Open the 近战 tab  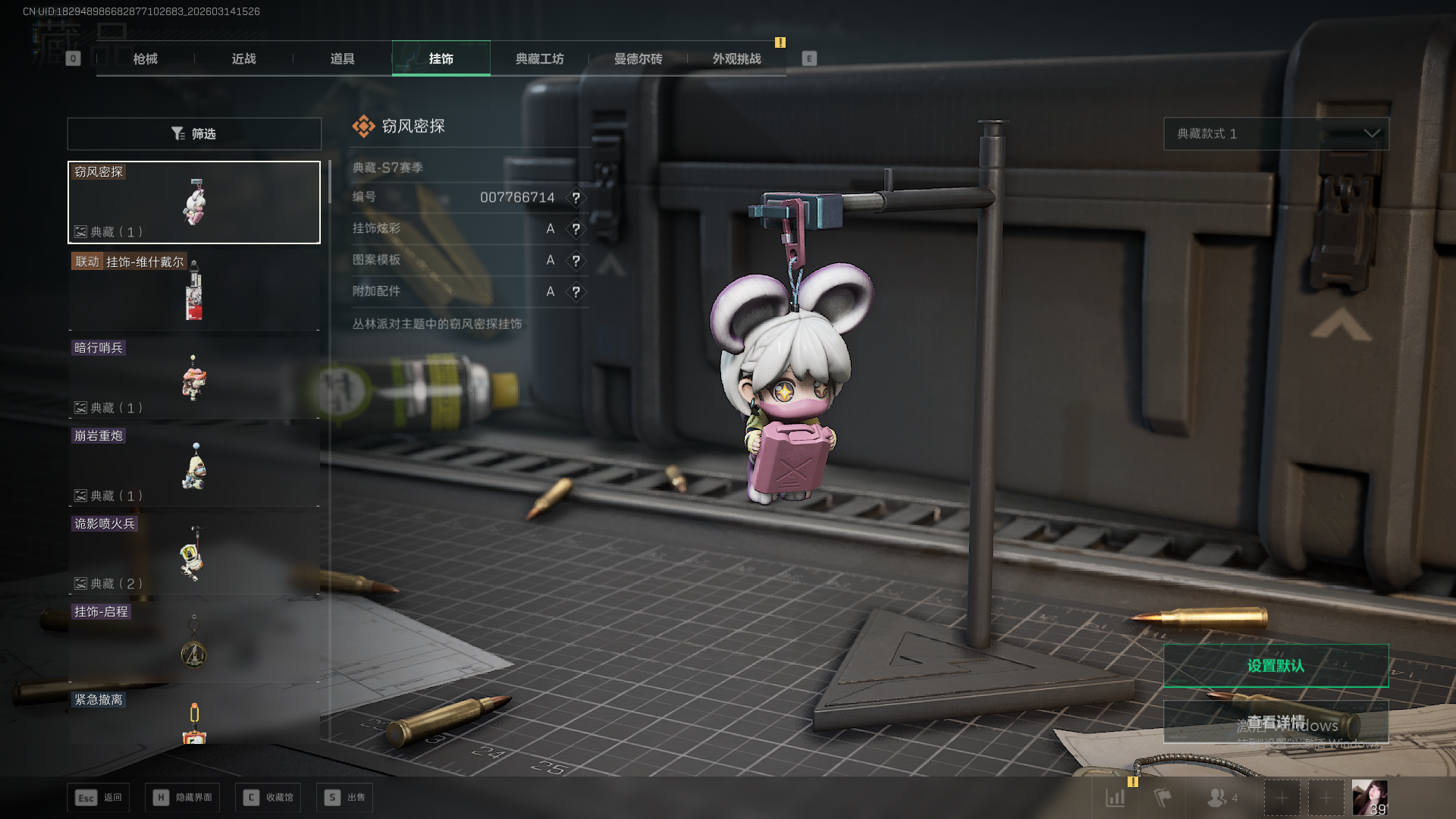[243, 59]
